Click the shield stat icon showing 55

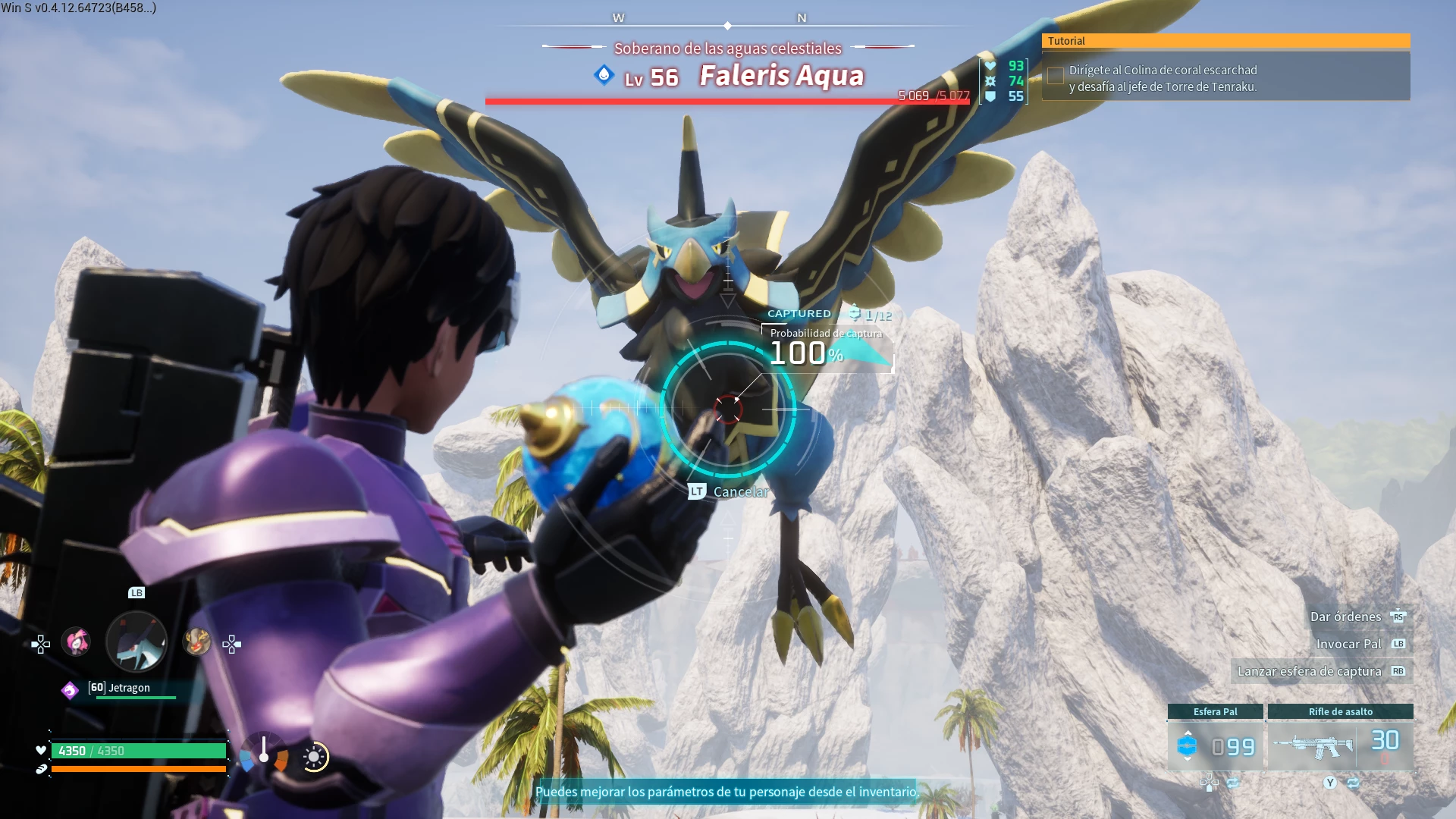tap(990, 96)
